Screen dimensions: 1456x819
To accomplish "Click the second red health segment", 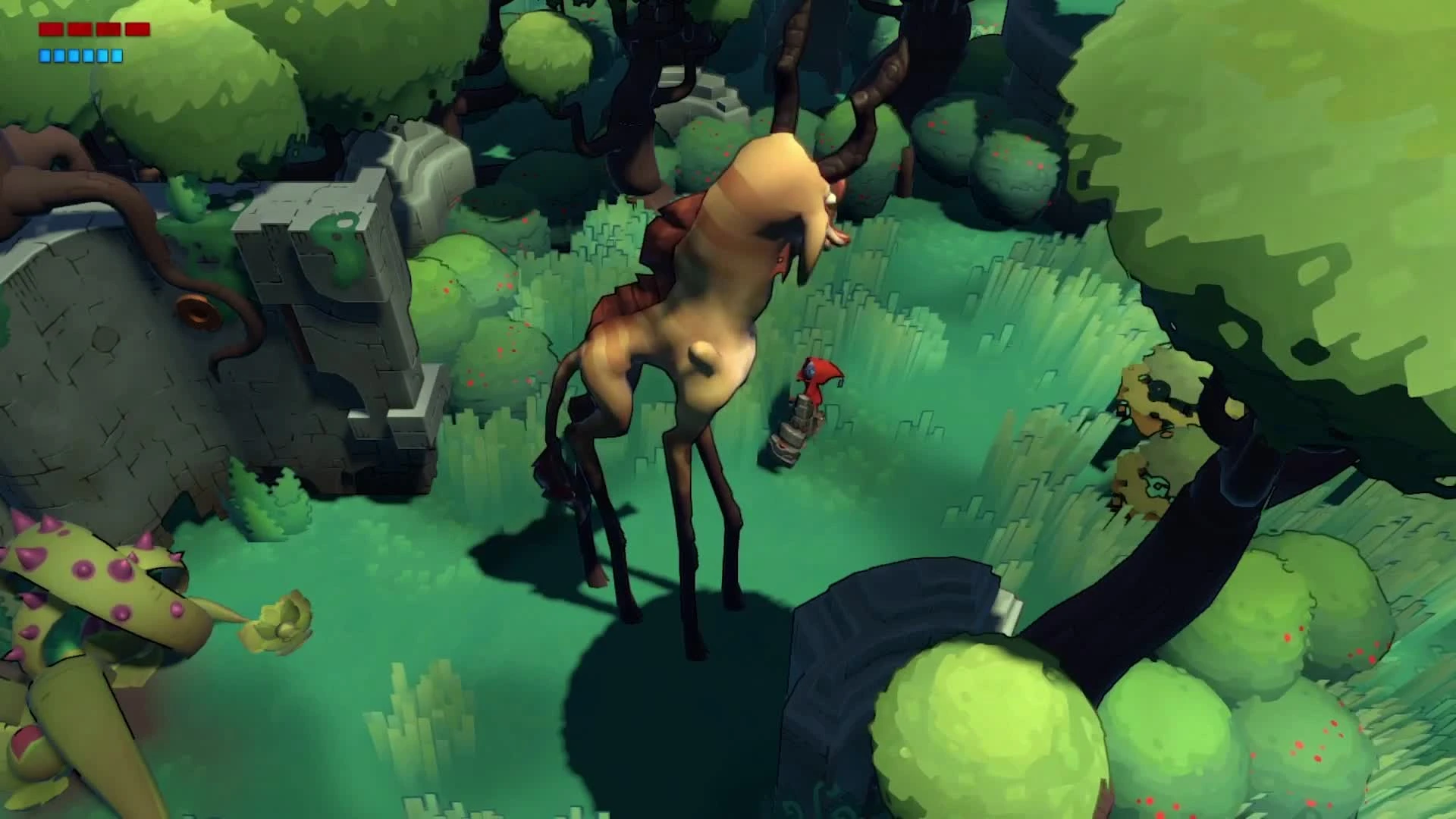I will tap(80, 29).
